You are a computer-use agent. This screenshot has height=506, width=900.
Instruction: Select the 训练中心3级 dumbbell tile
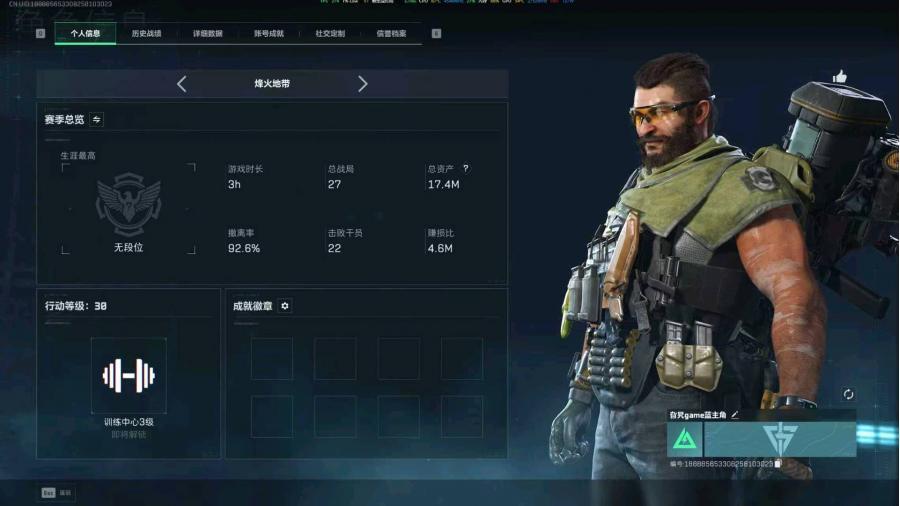pos(128,375)
